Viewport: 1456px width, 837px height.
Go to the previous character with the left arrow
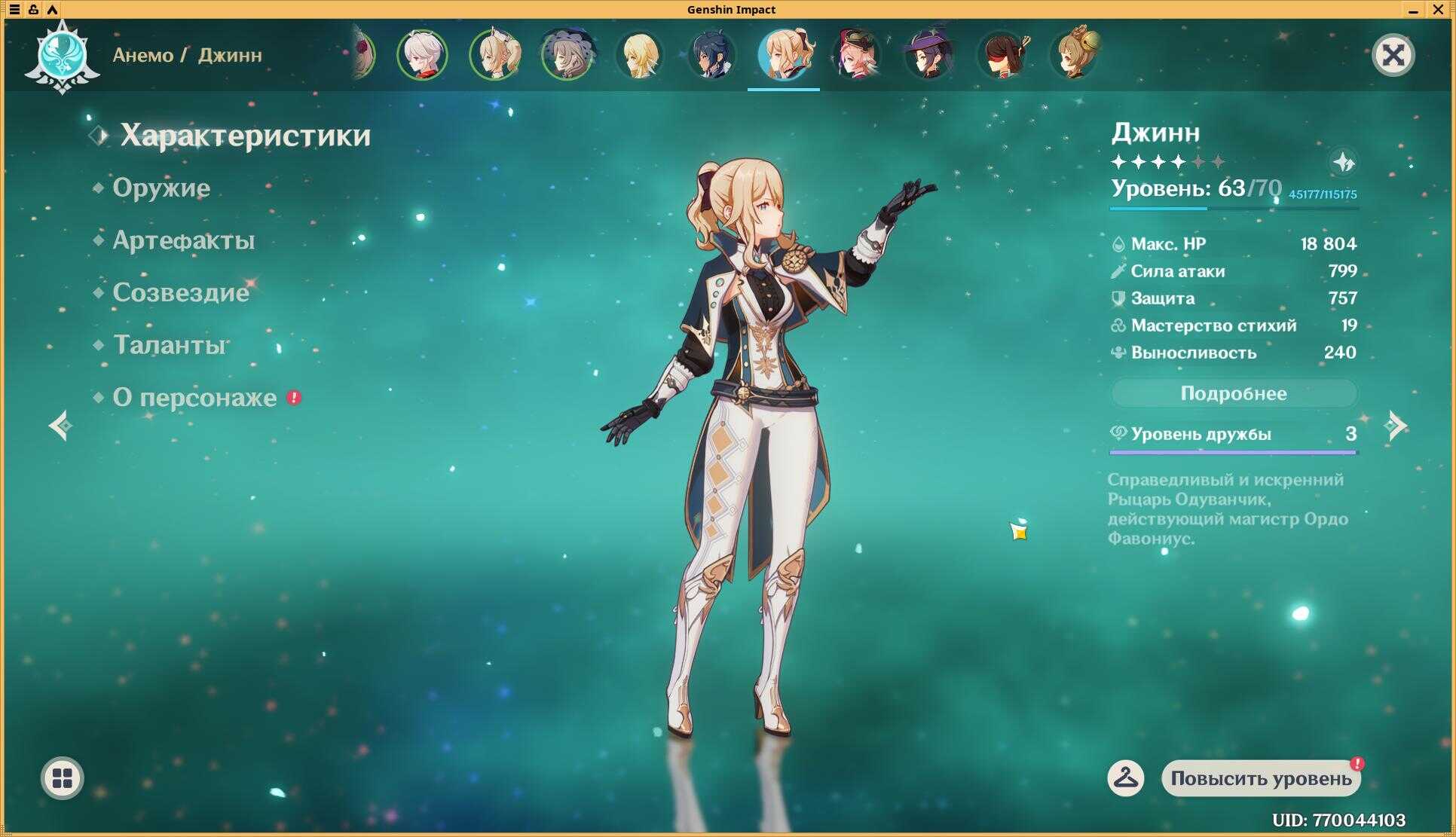60,426
